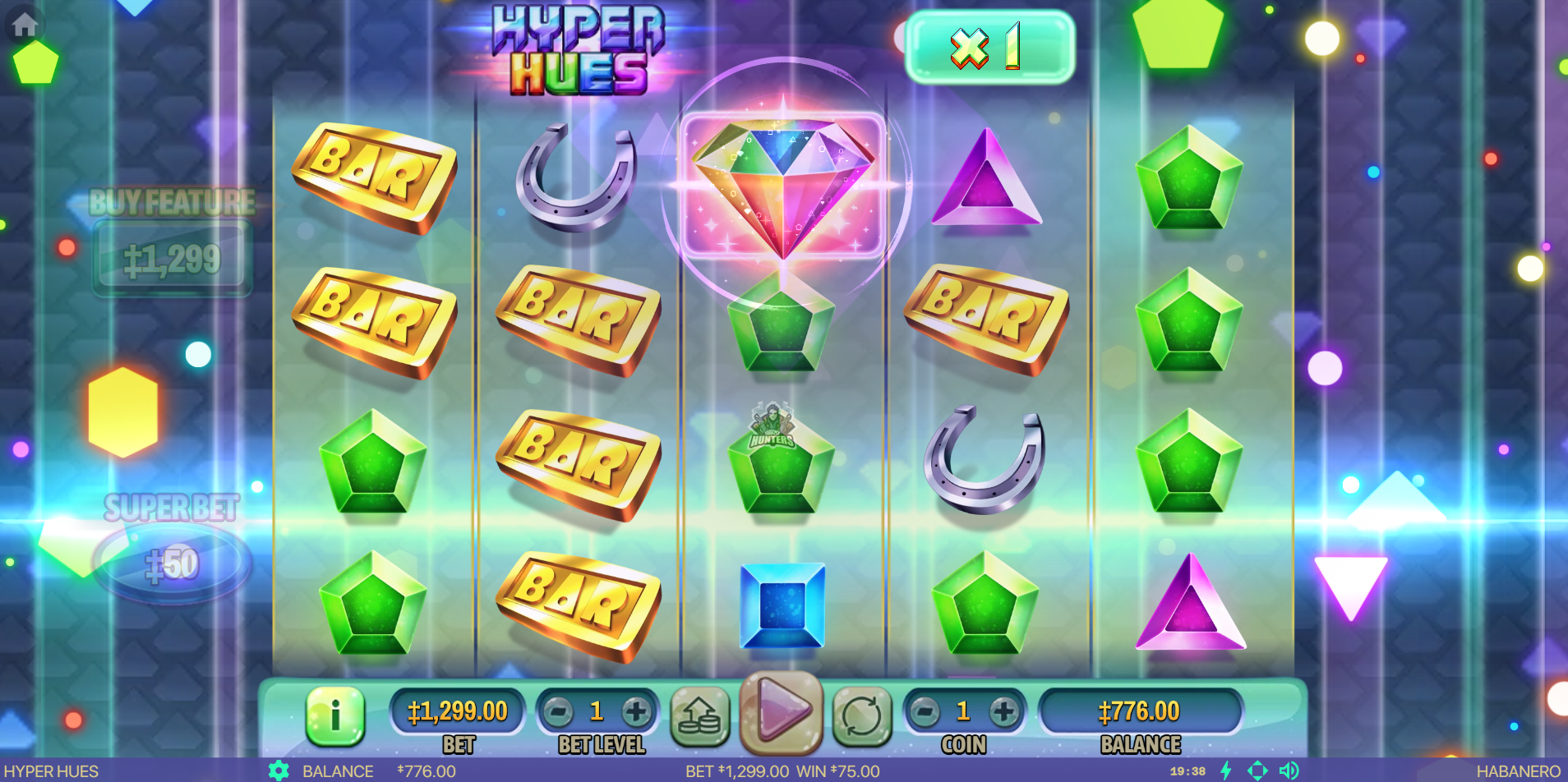Spin the reels with the play button
Viewport: 1568px width, 782px height.
point(782,710)
